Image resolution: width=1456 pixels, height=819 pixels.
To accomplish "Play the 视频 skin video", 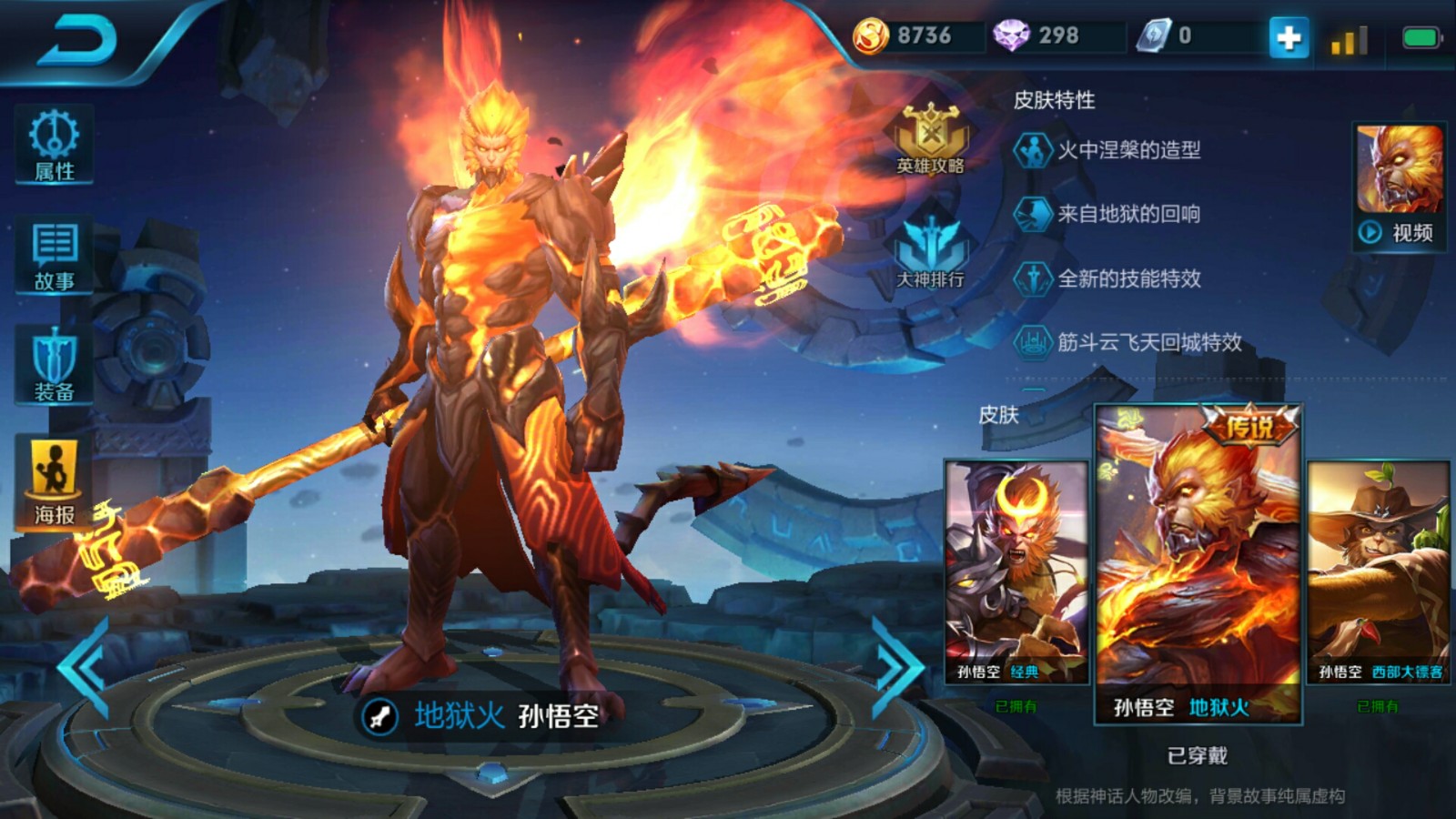I will [x=1400, y=187].
